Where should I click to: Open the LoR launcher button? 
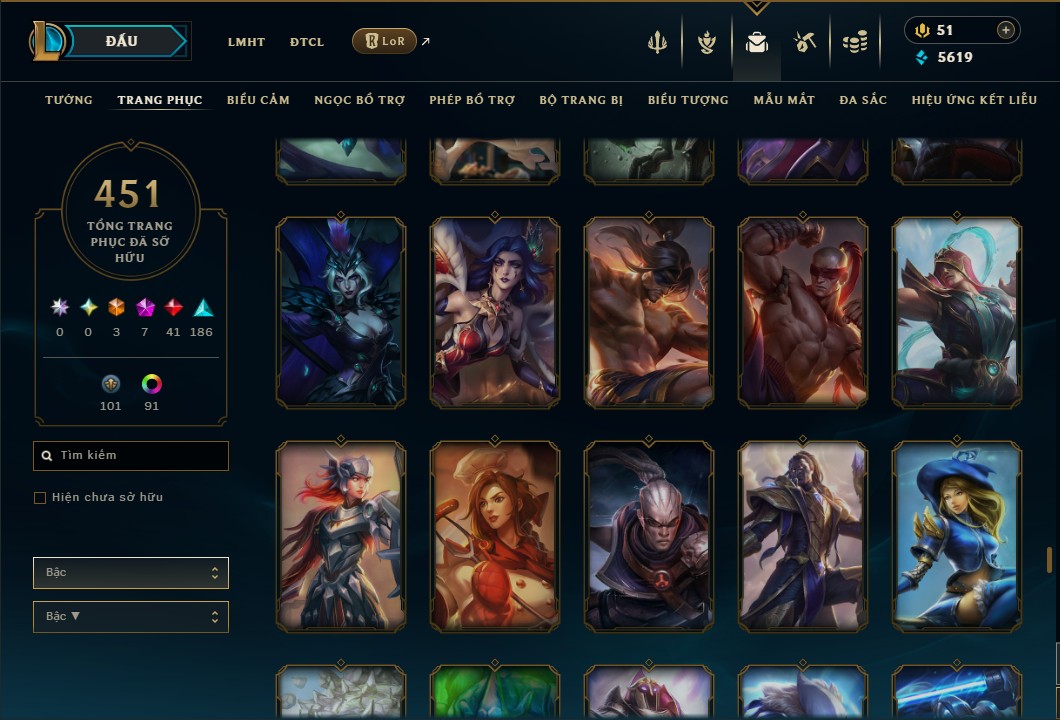pyautogui.click(x=385, y=41)
